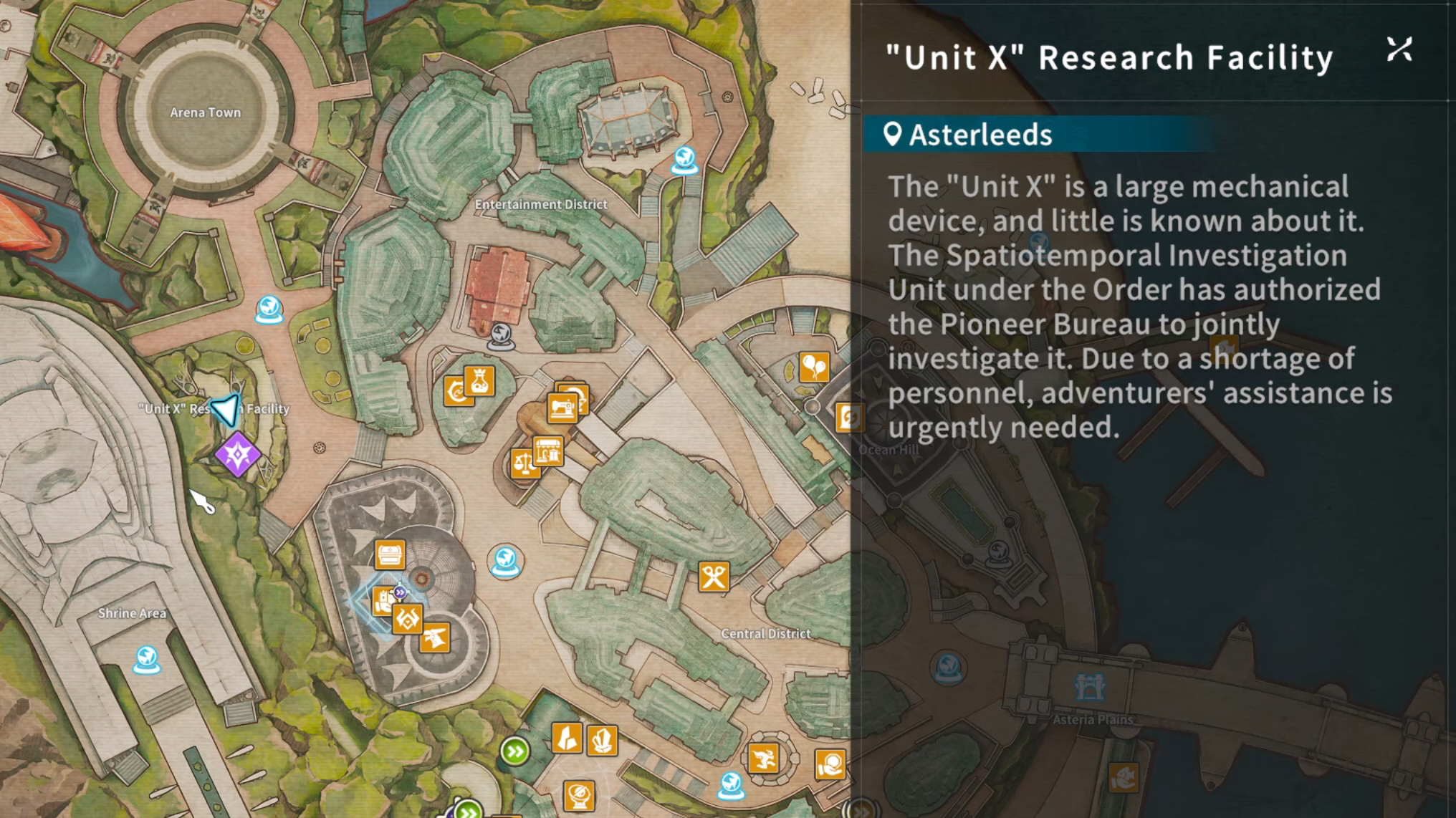Click the balloons map marker

point(814,367)
